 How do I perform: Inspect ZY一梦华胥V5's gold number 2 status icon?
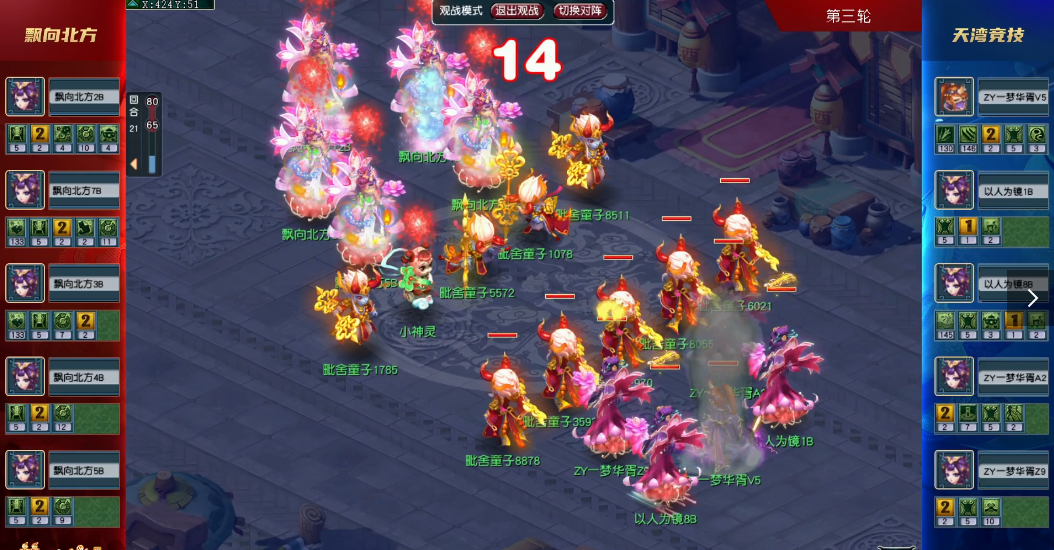(990, 134)
